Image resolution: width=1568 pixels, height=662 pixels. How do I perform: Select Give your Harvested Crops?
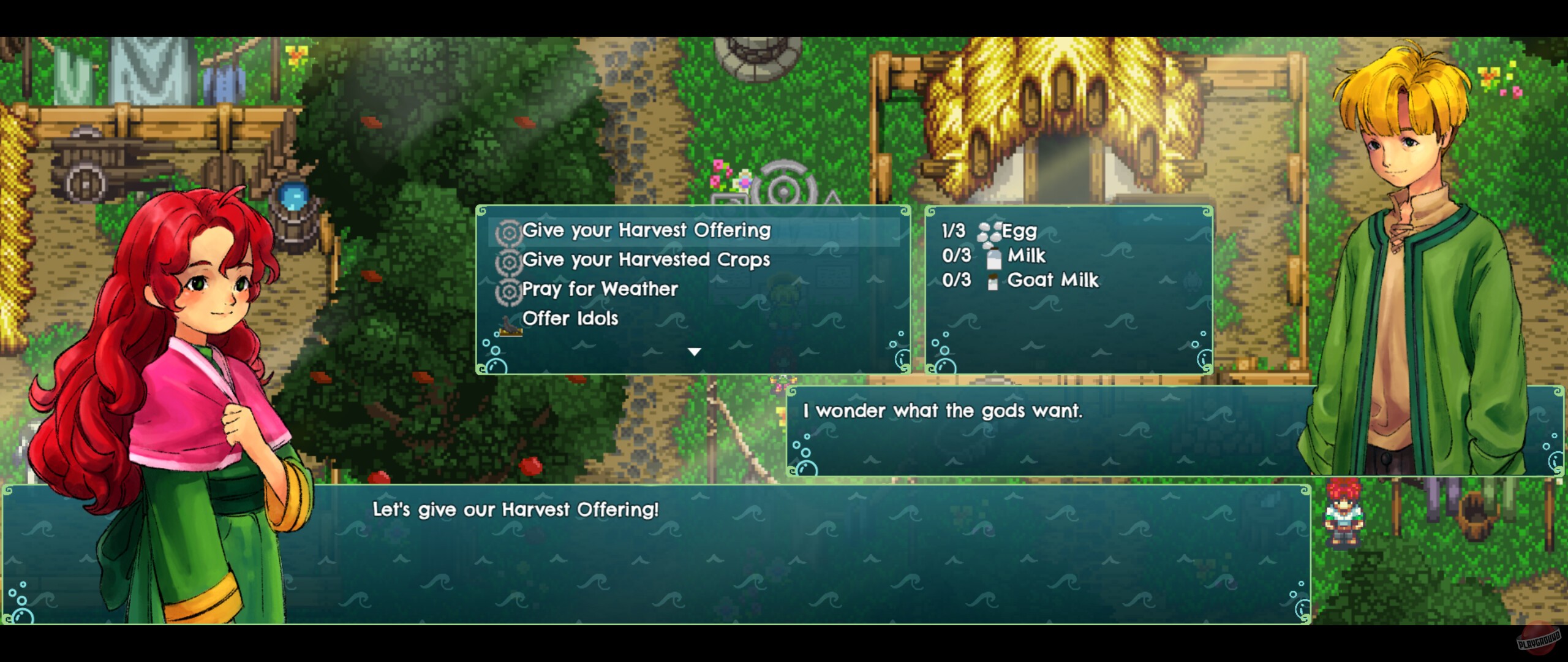click(646, 261)
